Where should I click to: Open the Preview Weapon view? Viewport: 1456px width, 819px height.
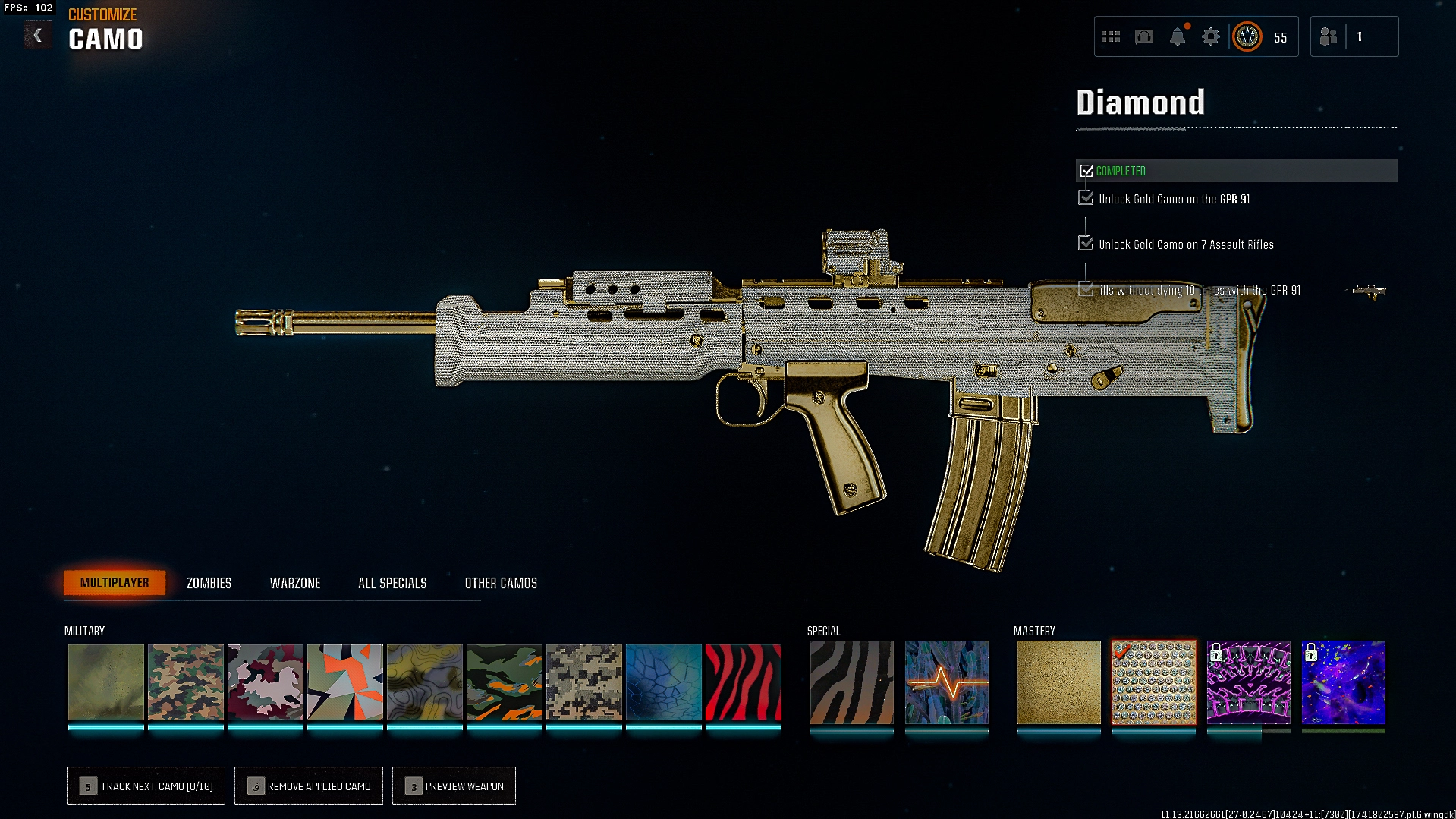click(454, 786)
